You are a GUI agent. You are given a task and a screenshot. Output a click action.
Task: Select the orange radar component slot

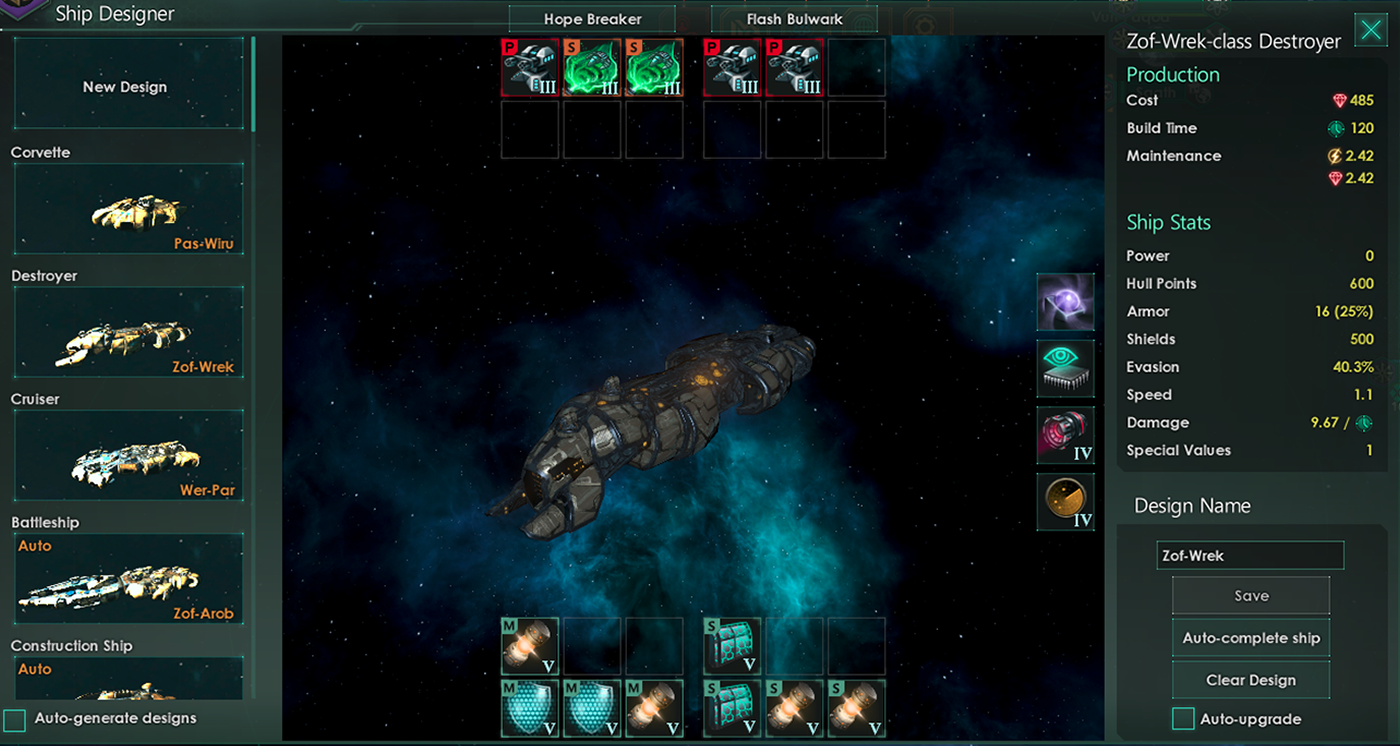1065,502
